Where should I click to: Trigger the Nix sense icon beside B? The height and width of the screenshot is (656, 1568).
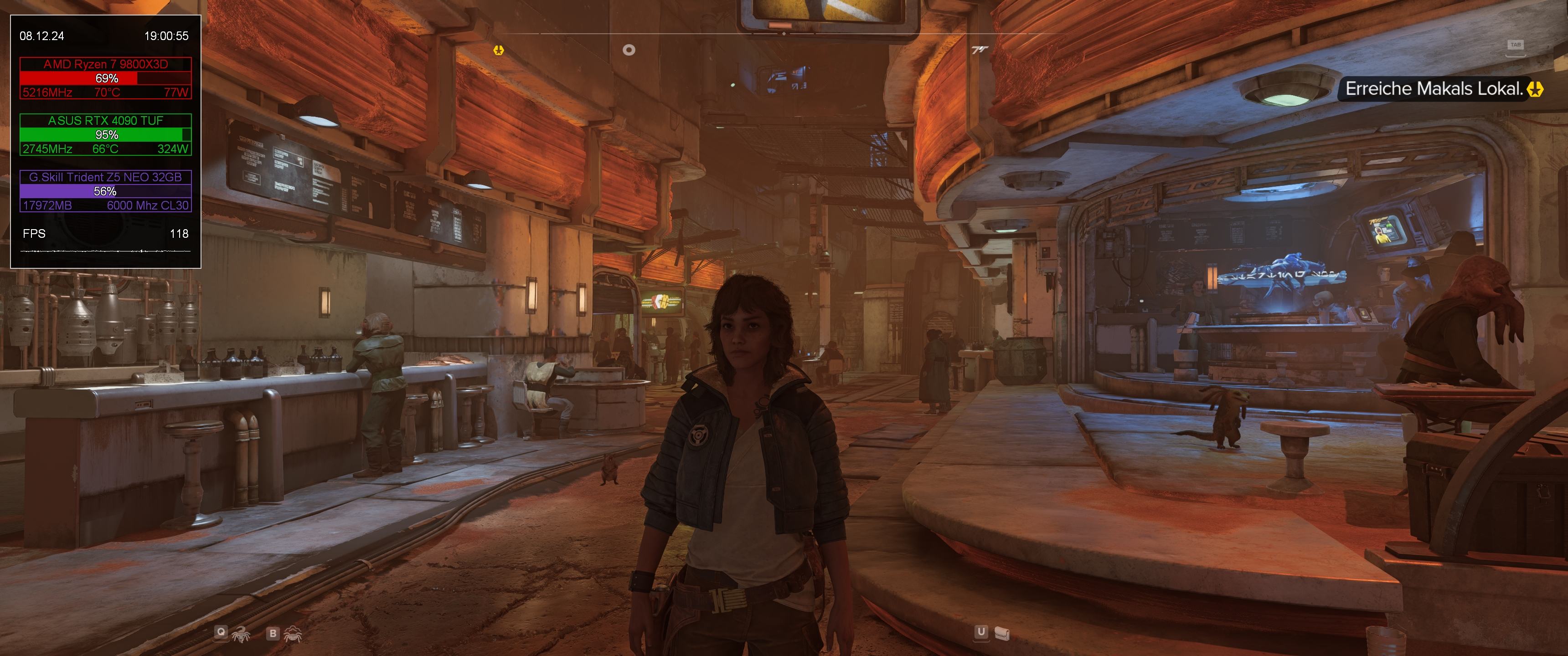coord(294,634)
